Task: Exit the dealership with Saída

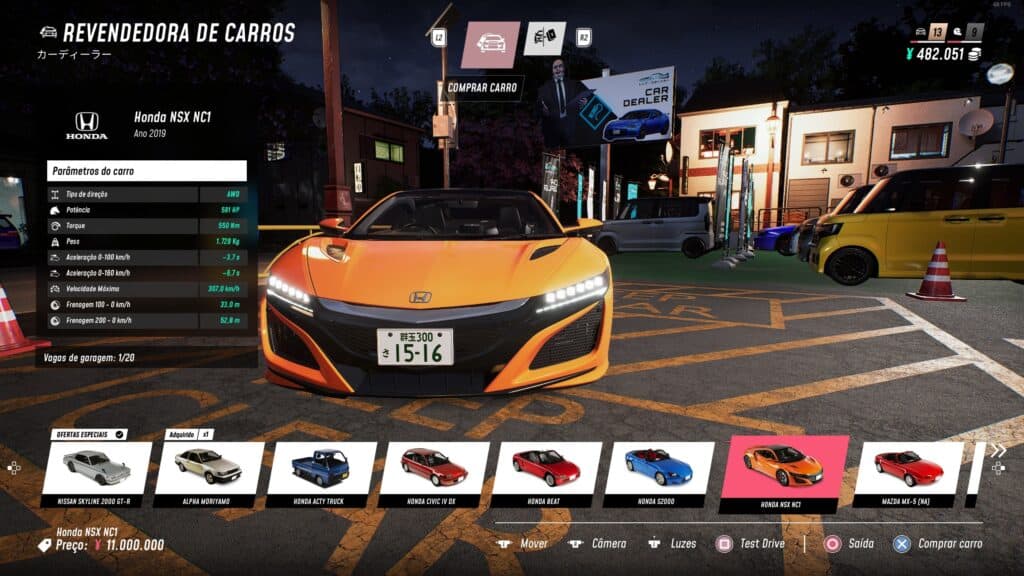Action: click(848, 544)
